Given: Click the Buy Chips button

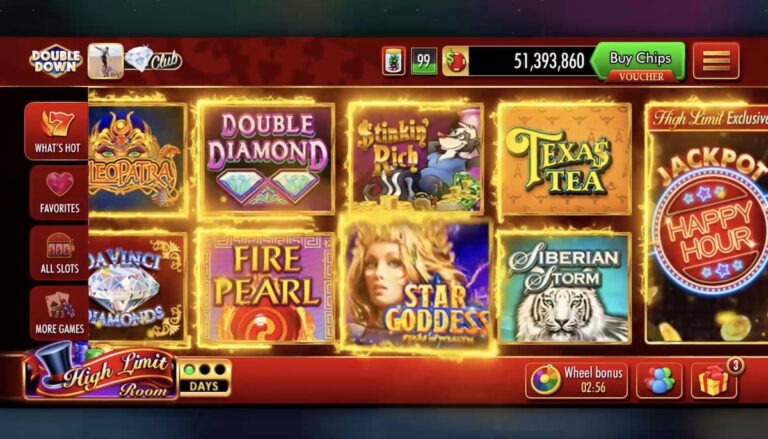Looking at the screenshot, I should coord(639,61).
